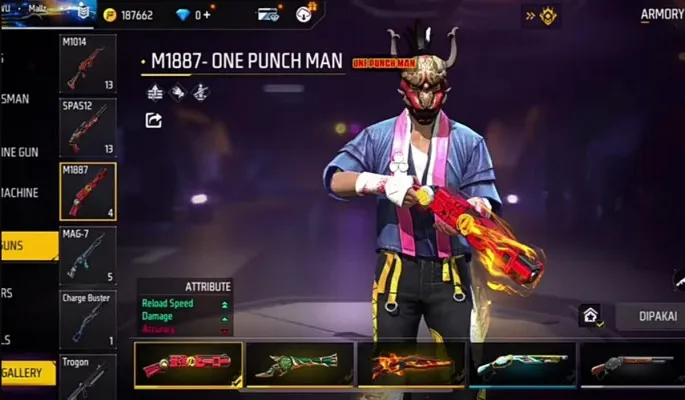
Task: Choose the red One Punch Man skin thumbnail
Action: point(189,364)
